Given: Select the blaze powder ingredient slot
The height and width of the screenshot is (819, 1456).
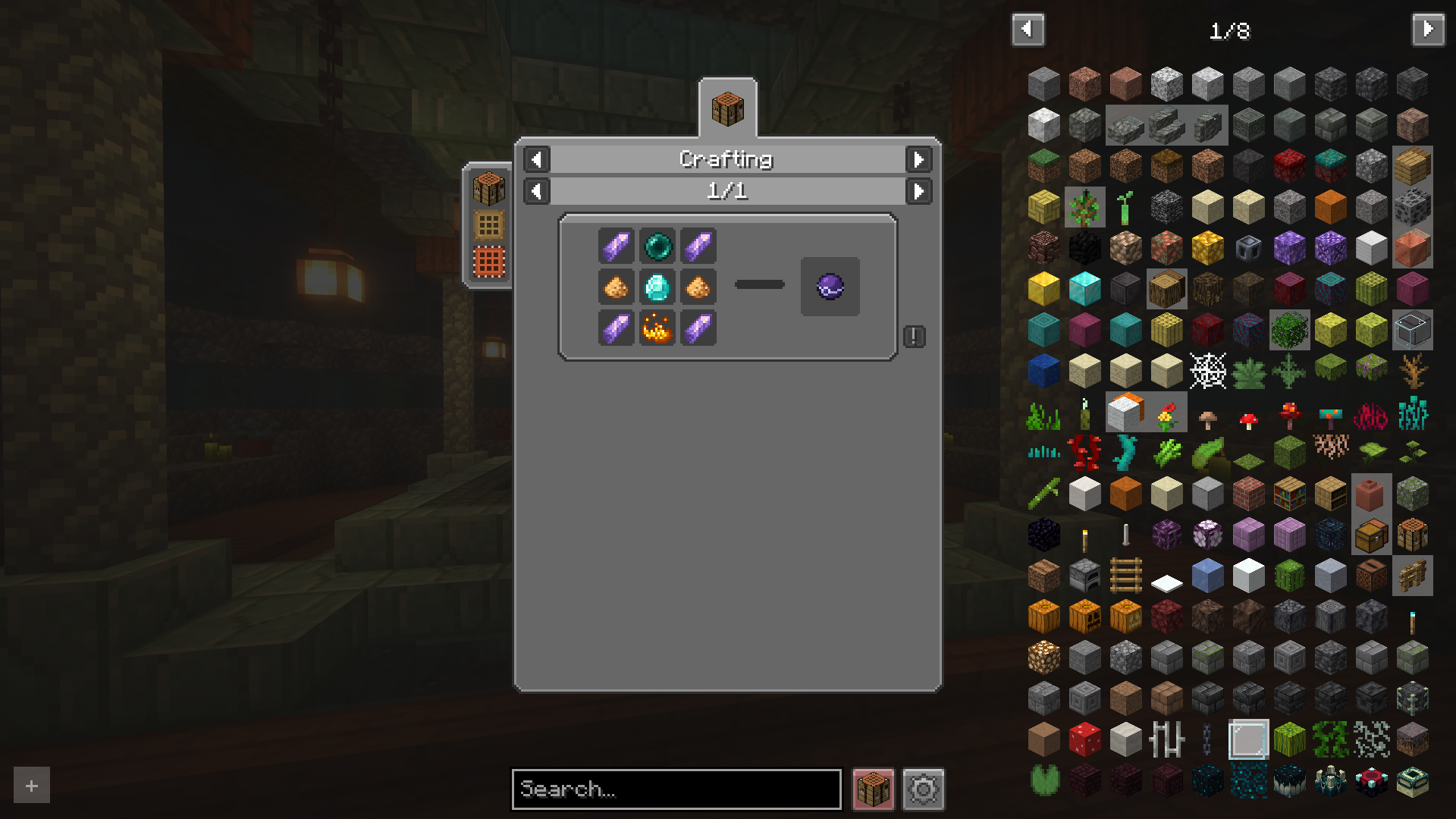Looking at the screenshot, I should [x=657, y=328].
